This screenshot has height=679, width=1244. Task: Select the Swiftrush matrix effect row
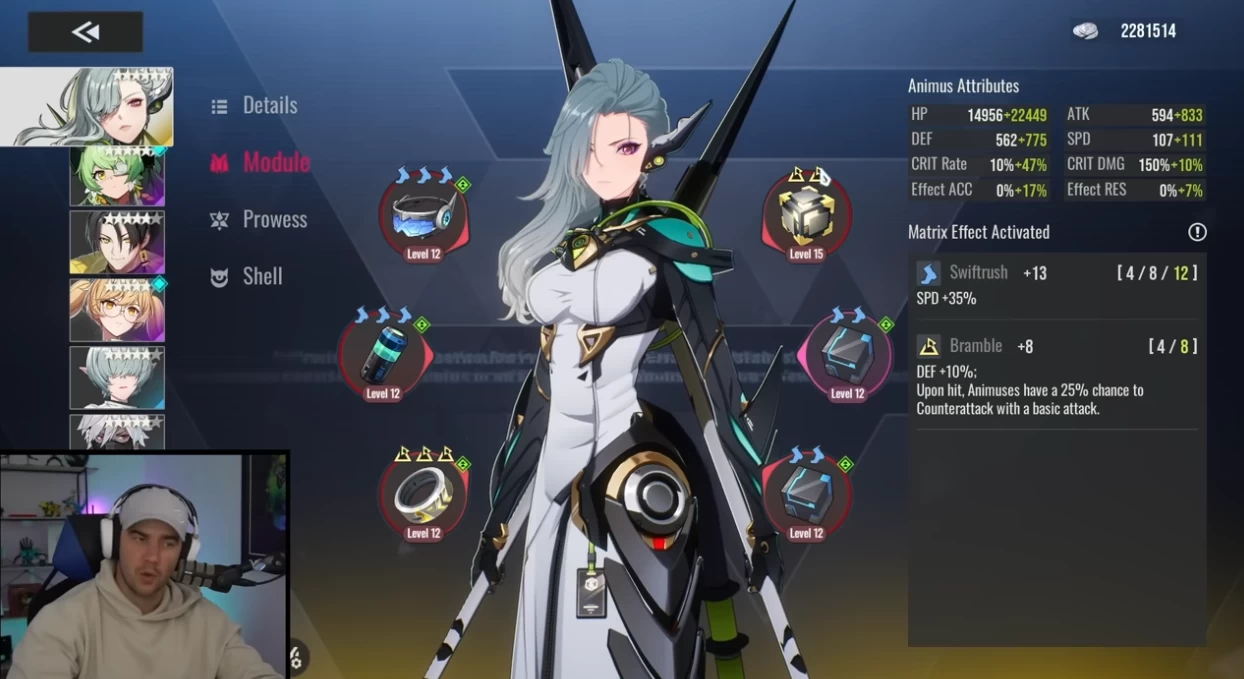1056,285
